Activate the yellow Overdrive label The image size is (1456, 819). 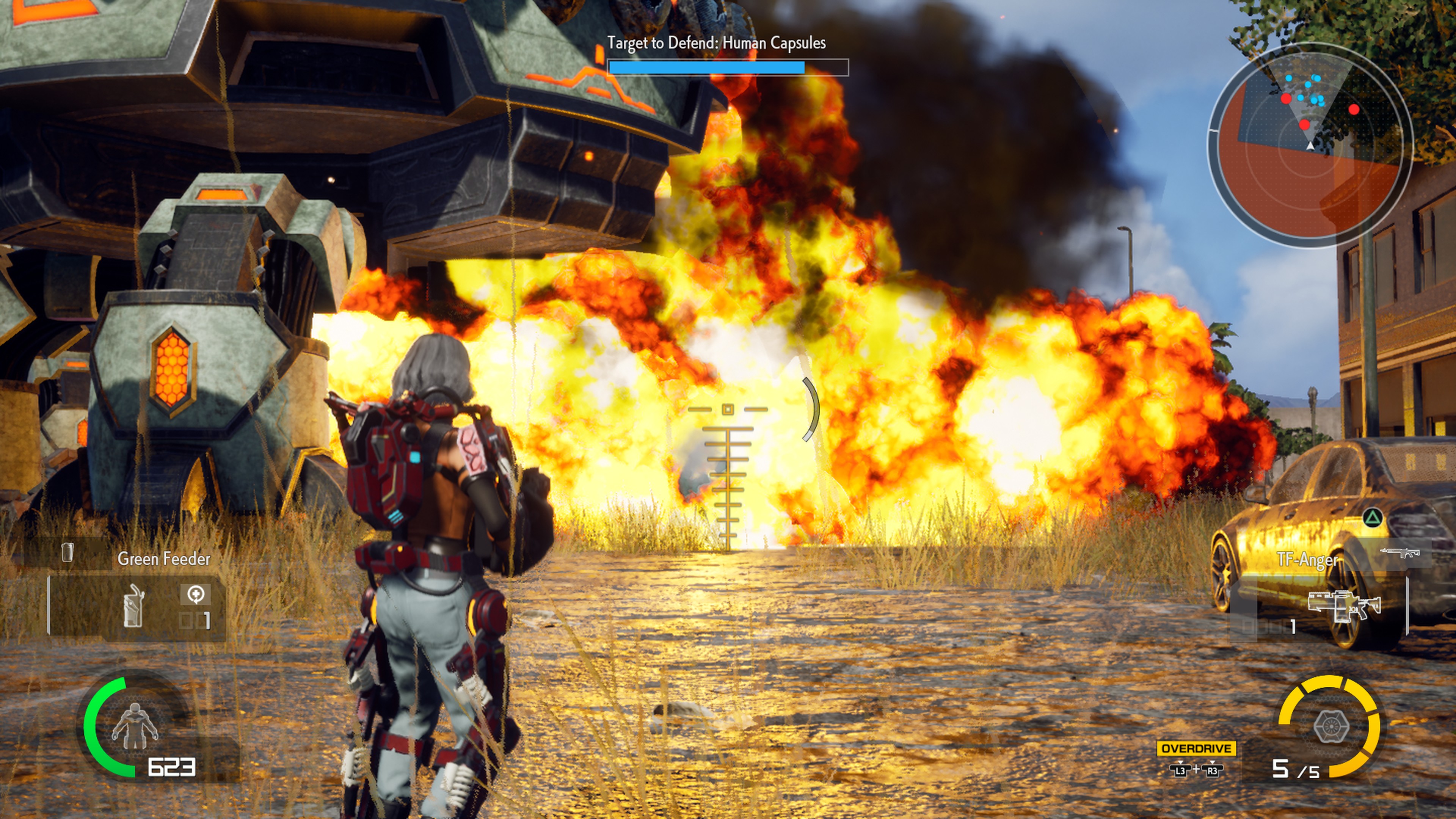point(1196,748)
